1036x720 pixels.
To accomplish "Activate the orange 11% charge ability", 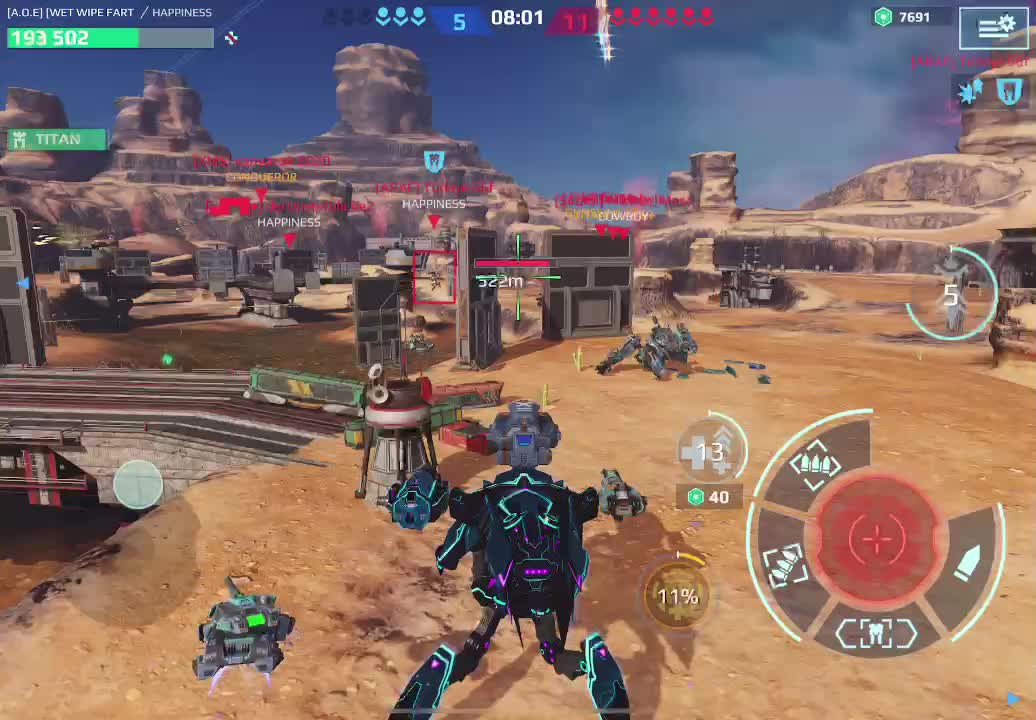I will pos(677,597).
